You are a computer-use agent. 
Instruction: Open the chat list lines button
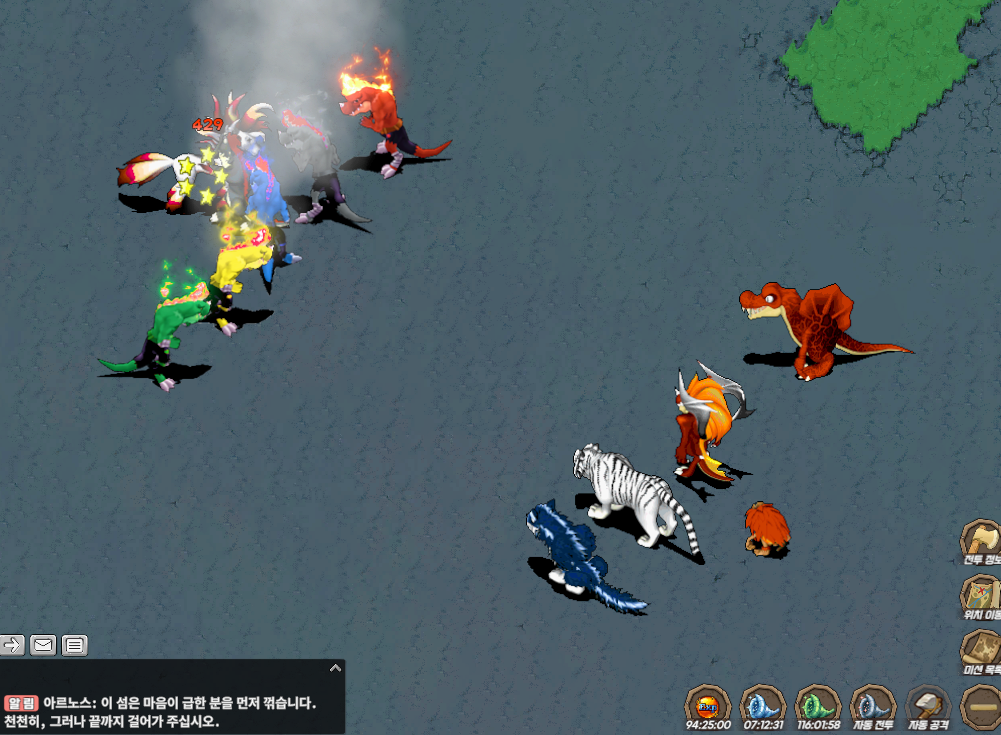75,645
